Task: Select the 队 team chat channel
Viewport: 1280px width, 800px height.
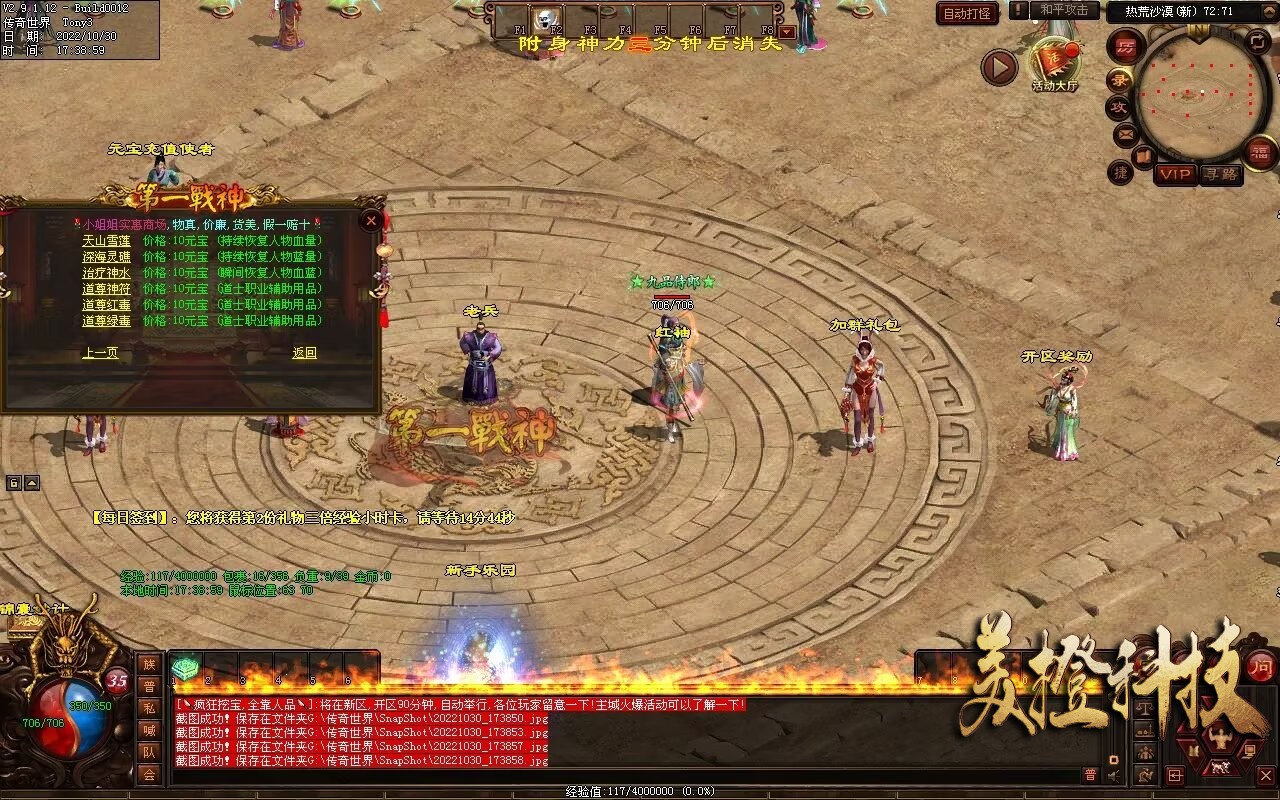Action: tap(149, 752)
